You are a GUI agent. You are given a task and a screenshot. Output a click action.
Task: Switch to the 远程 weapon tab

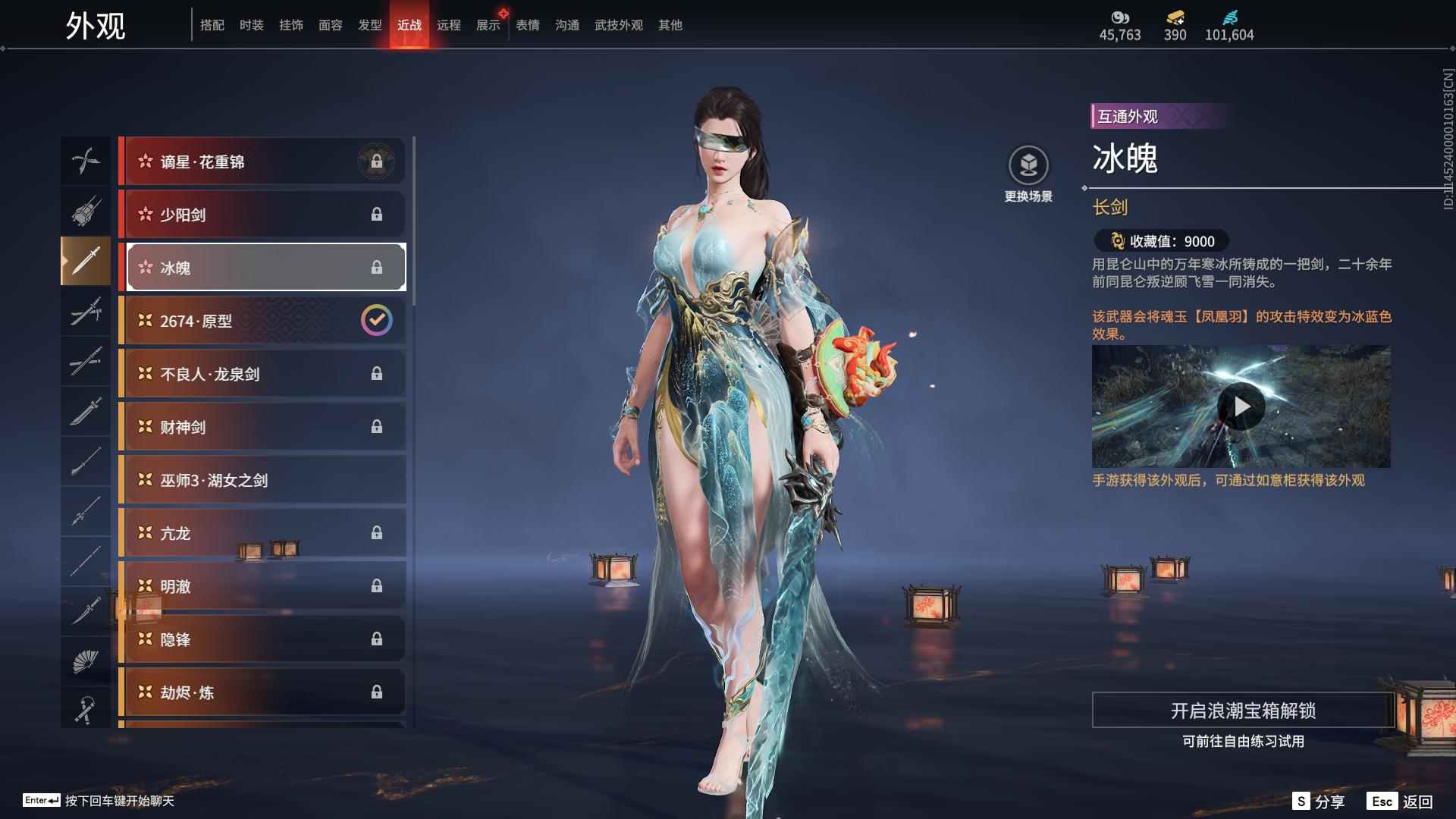coord(448,25)
